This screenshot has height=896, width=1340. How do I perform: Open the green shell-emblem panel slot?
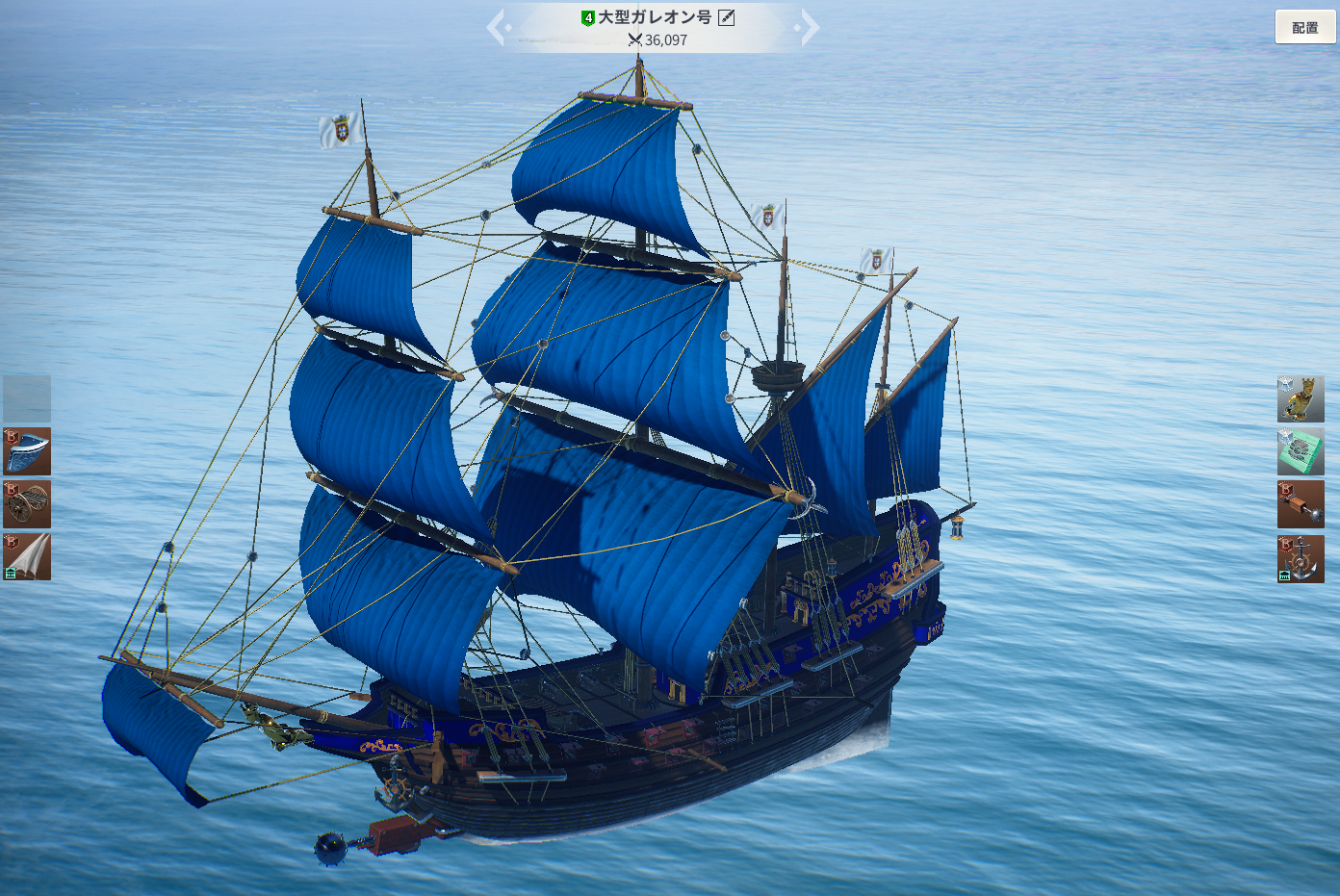click(1301, 452)
